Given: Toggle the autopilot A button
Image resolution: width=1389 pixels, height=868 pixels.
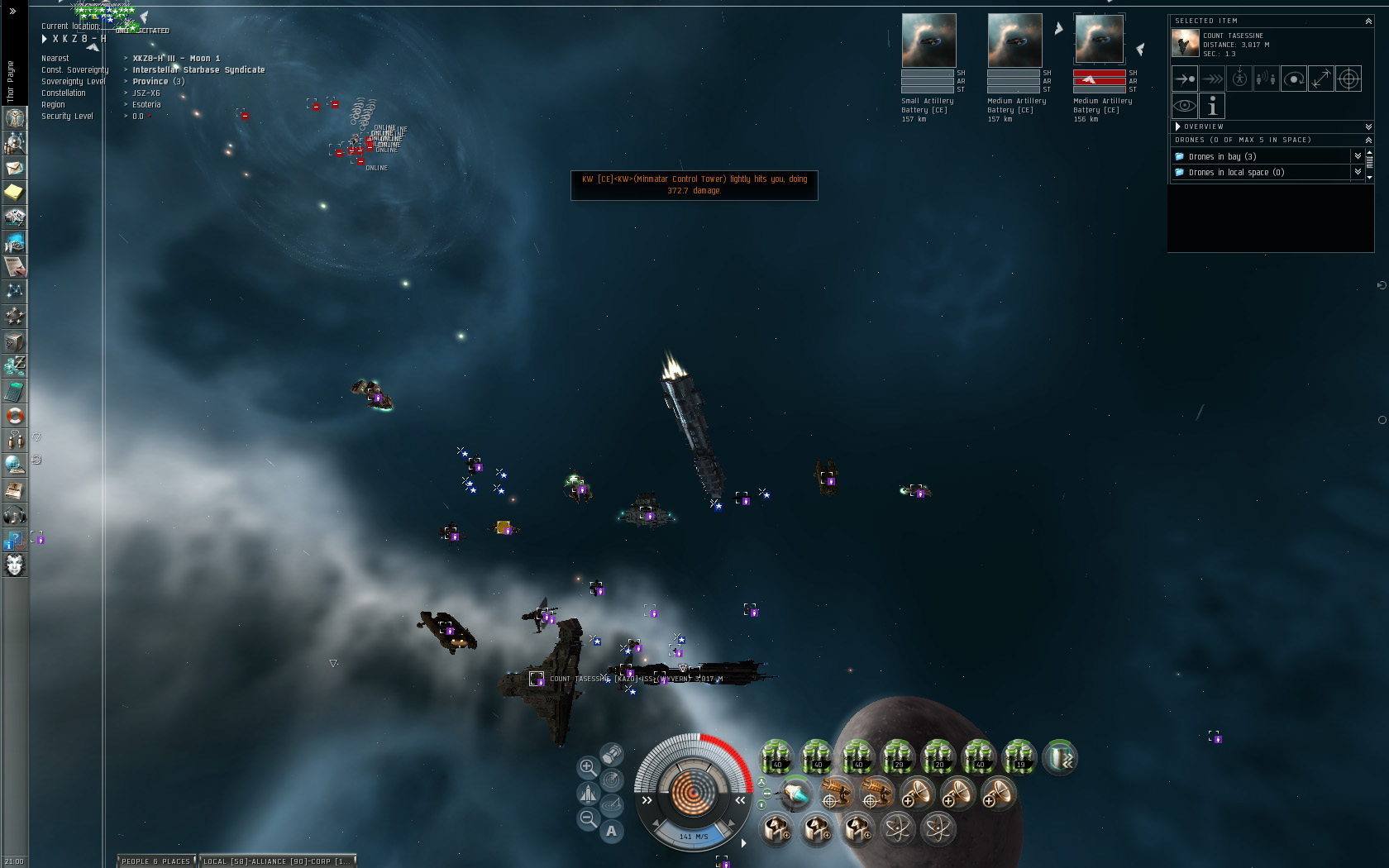Looking at the screenshot, I should click(x=612, y=831).
